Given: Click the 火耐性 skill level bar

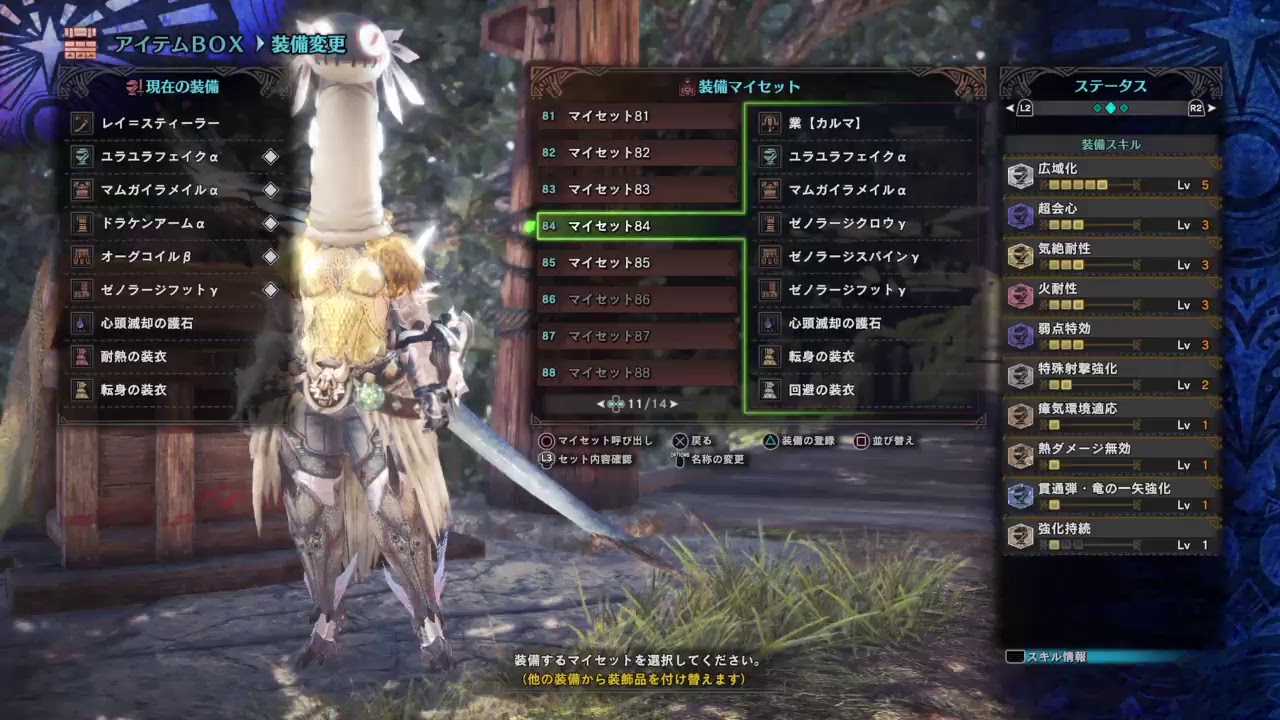Looking at the screenshot, I should (1074, 303).
